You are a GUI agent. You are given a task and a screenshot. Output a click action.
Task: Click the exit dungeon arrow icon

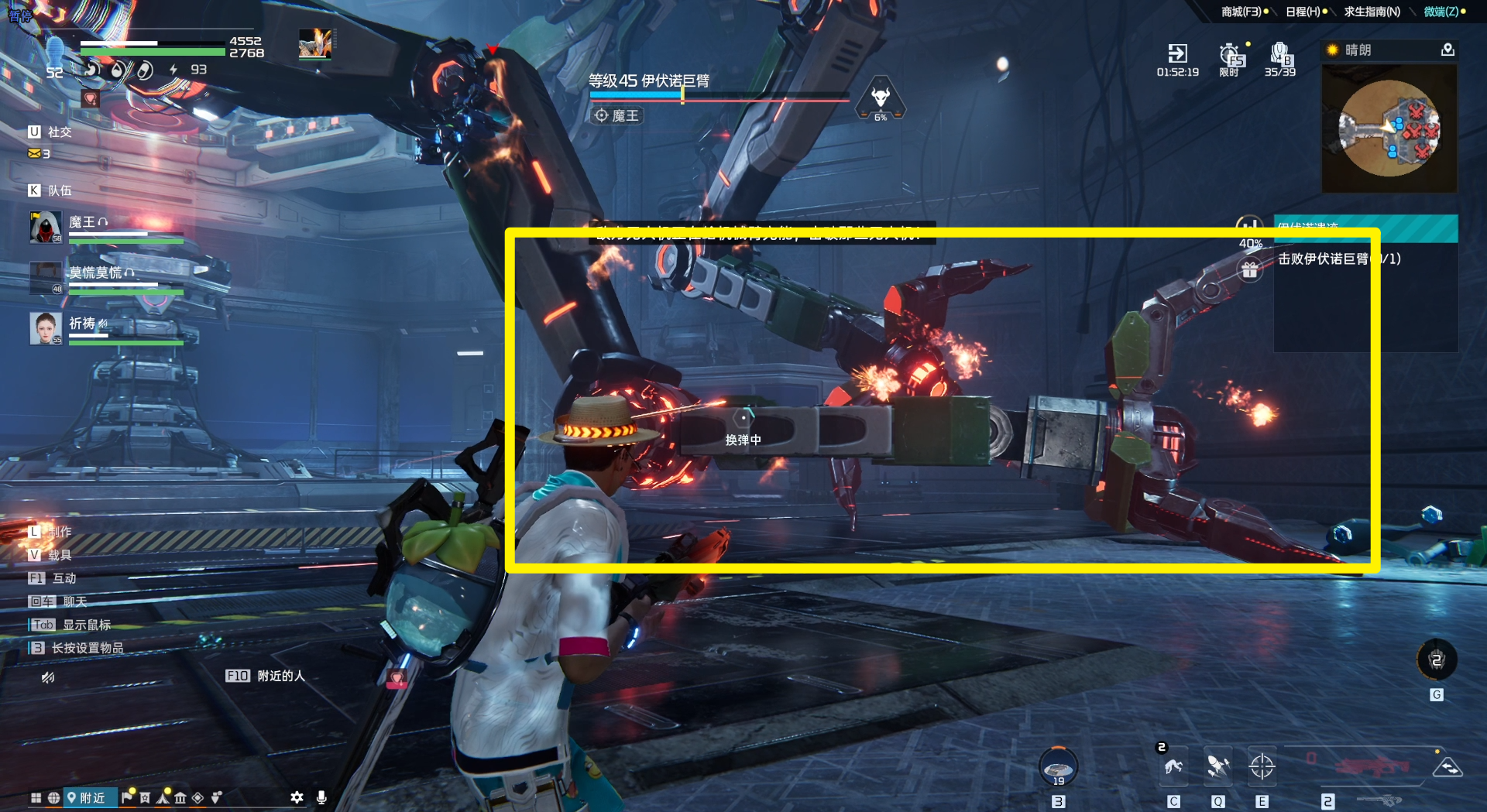(x=1177, y=53)
